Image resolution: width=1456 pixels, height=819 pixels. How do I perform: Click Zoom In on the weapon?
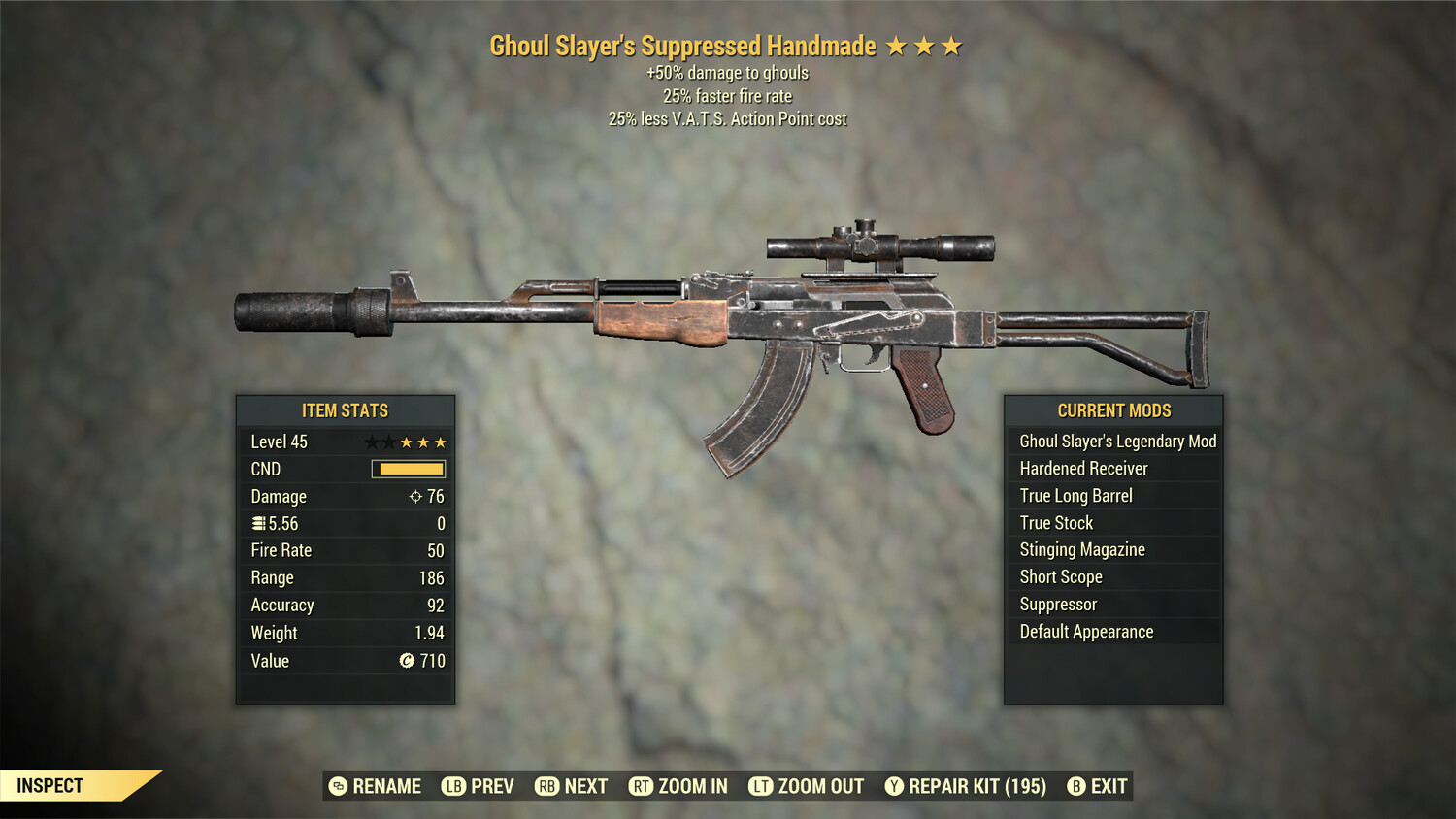click(678, 786)
